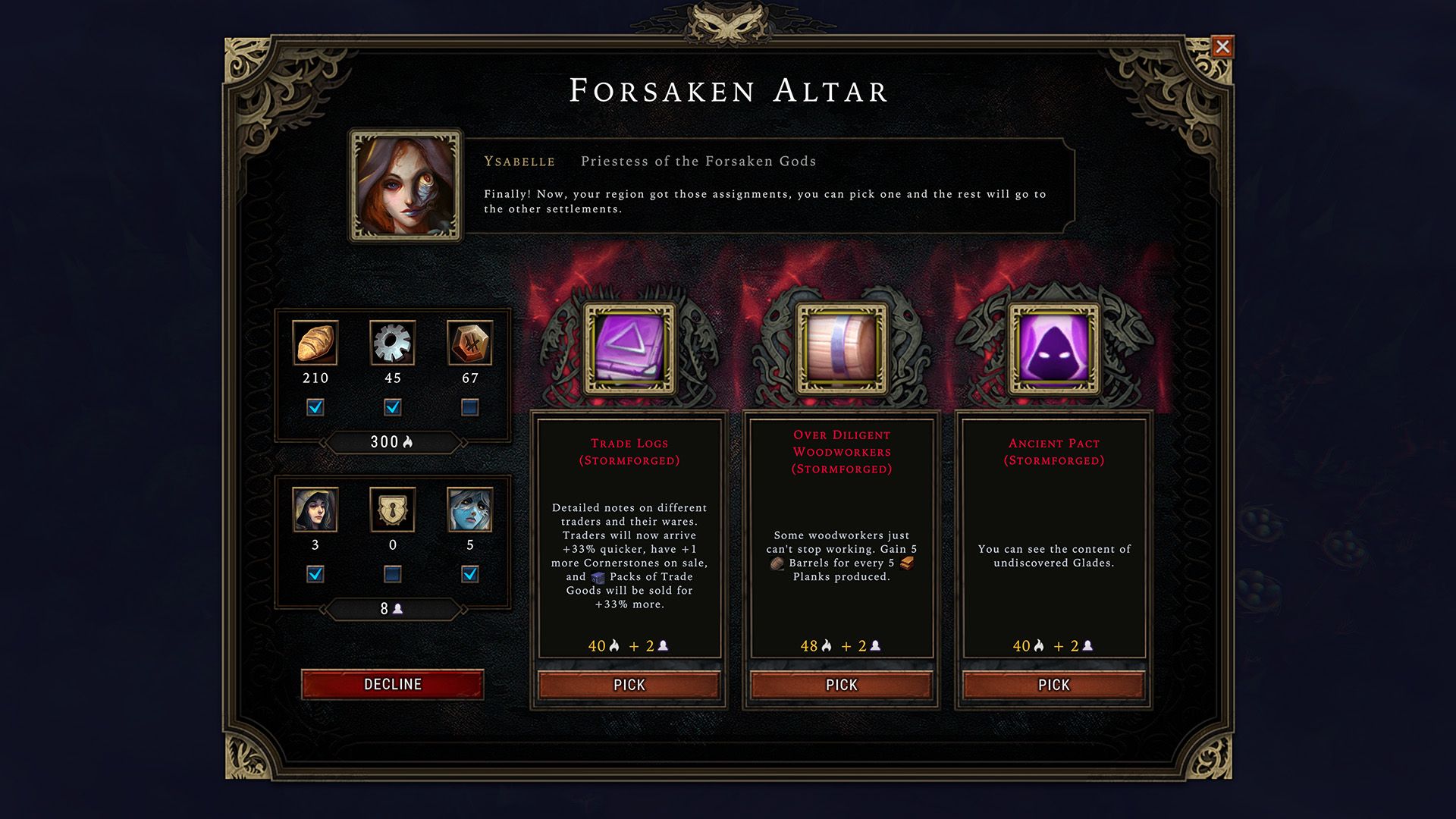Viewport: 1456px width, 819px height.
Task: Toggle the hooded human villager checkbox
Action: [315, 574]
